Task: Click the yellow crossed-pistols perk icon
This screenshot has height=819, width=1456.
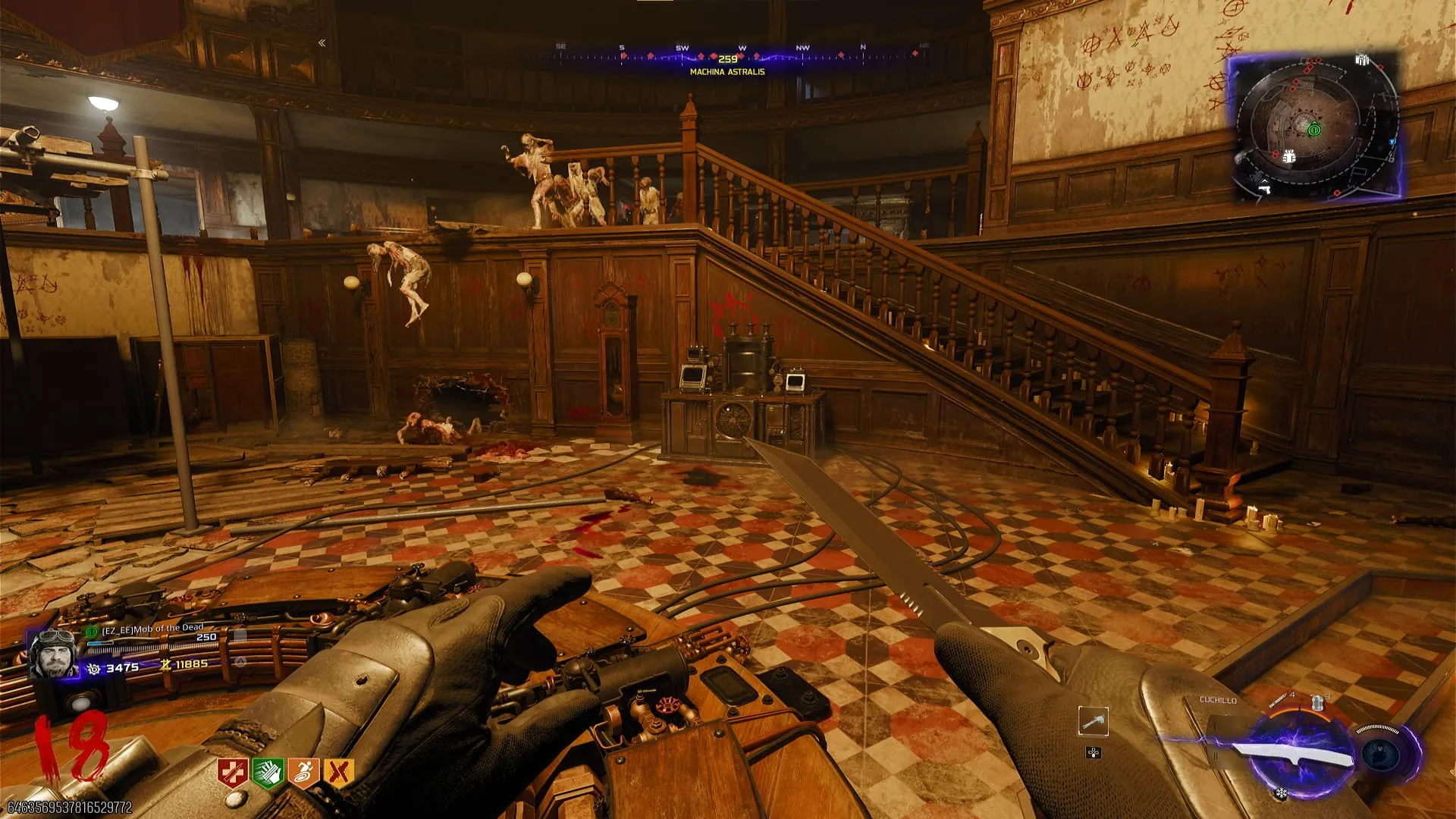Action: coord(338,773)
